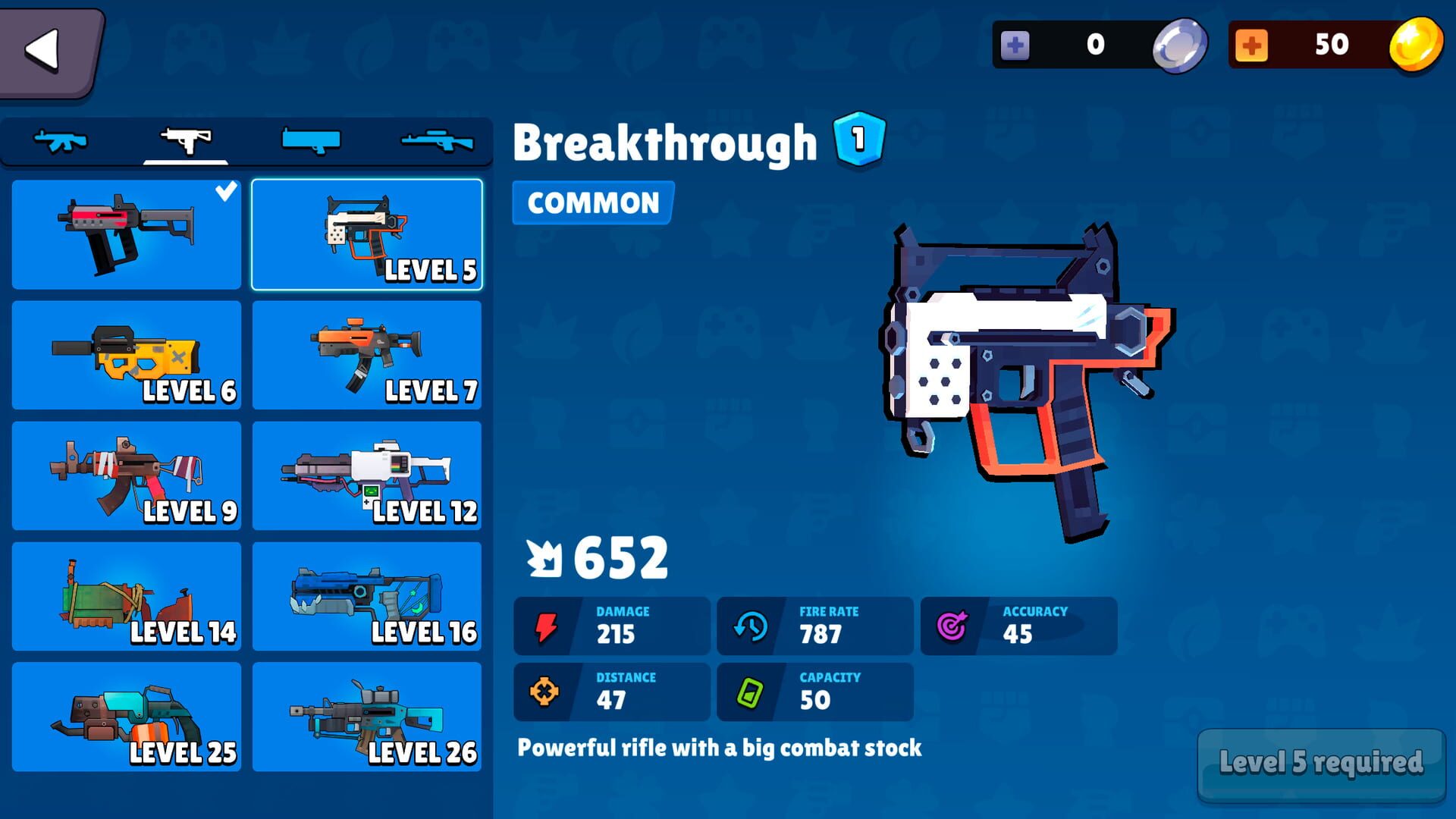Click the crown icon next to 652

point(543,559)
